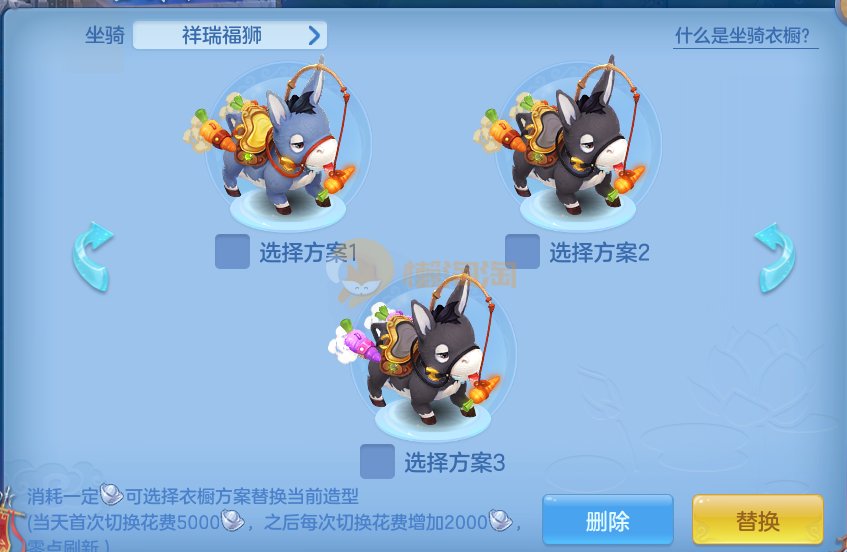The image size is (847, 552).
Task: Tick the 选择方案3 checkbox
Action: tap(377, 462)
